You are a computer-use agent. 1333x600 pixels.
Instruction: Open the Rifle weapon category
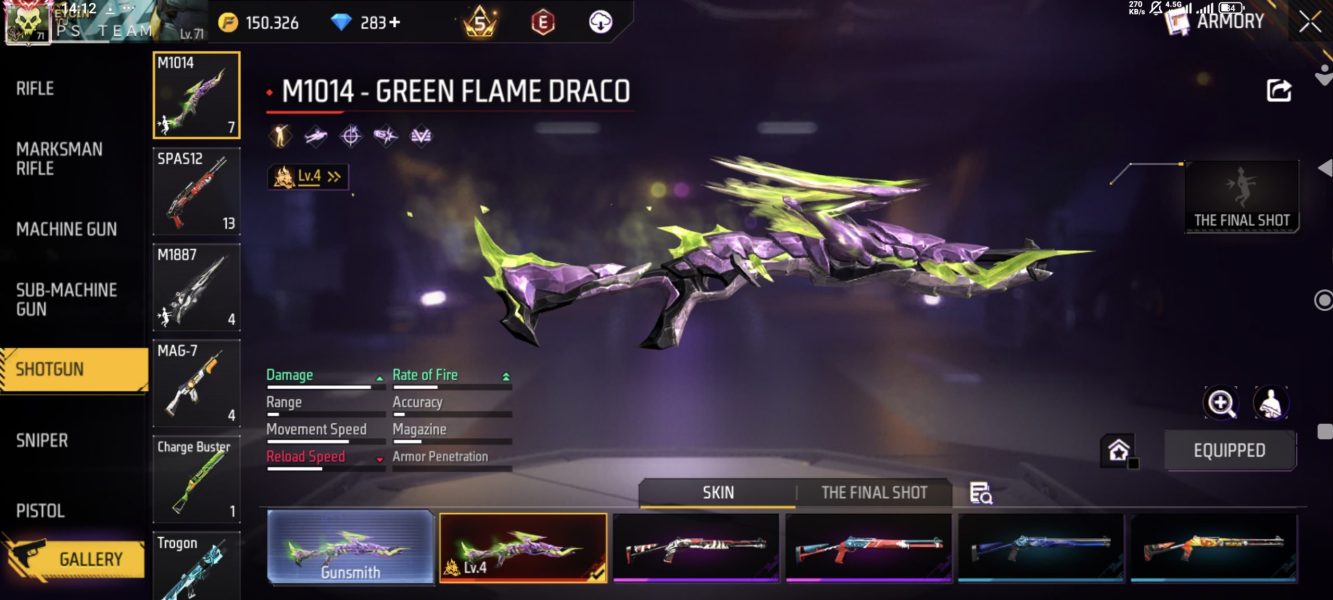(36, 89)
